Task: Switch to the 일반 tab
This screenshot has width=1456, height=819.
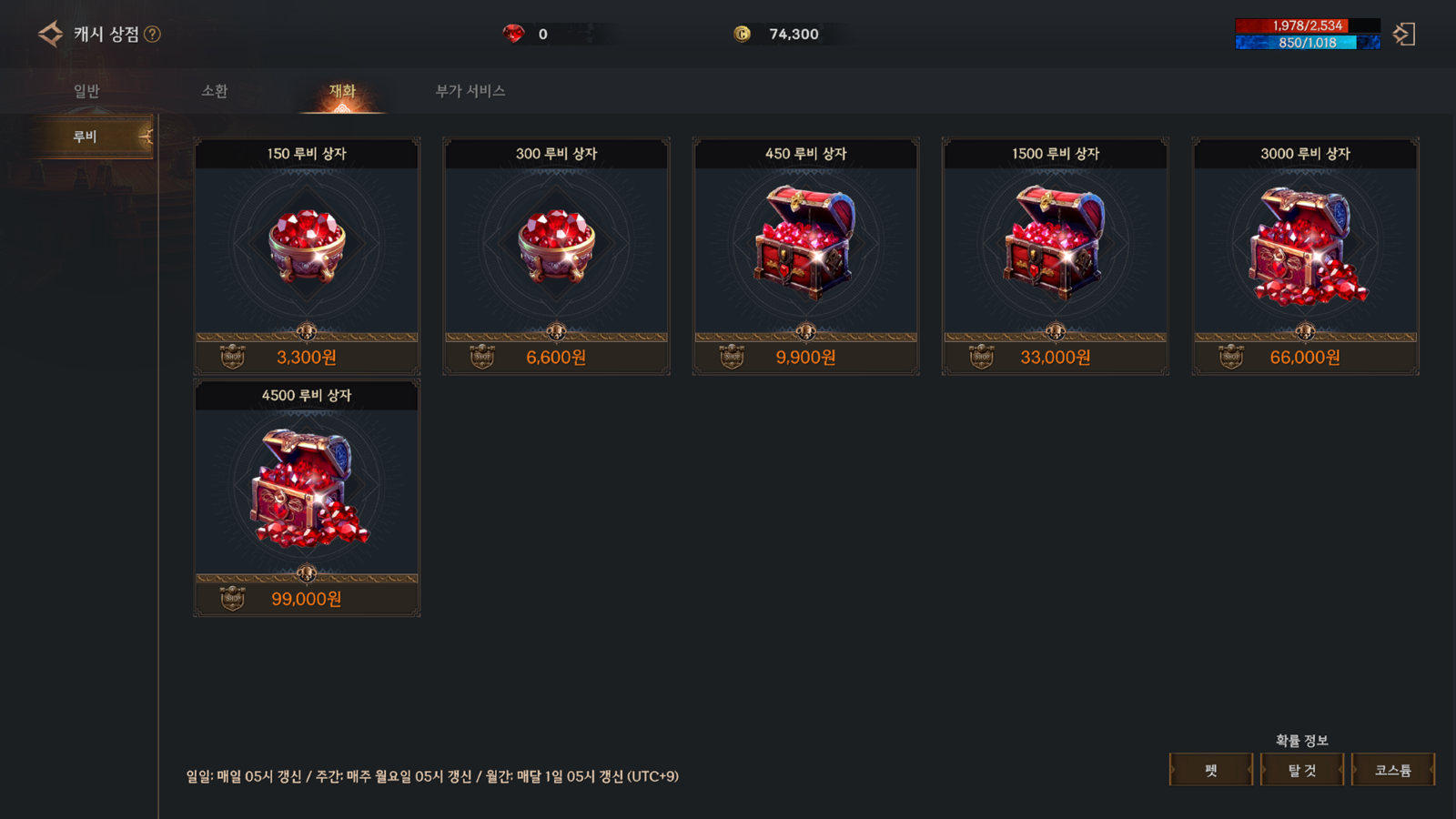Action: point(86,91)
